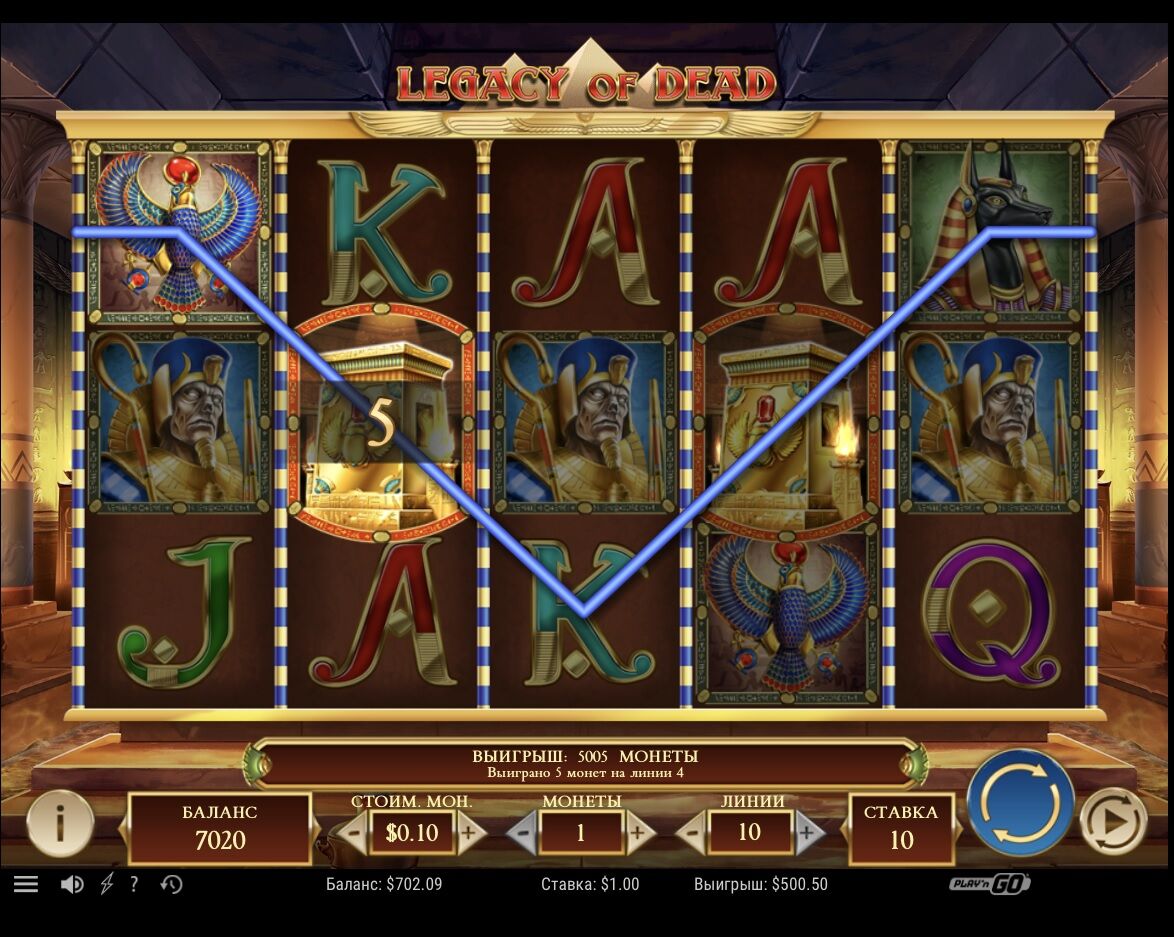
Task: Start autoplay with the round play button
Action: pos(1113,821)
